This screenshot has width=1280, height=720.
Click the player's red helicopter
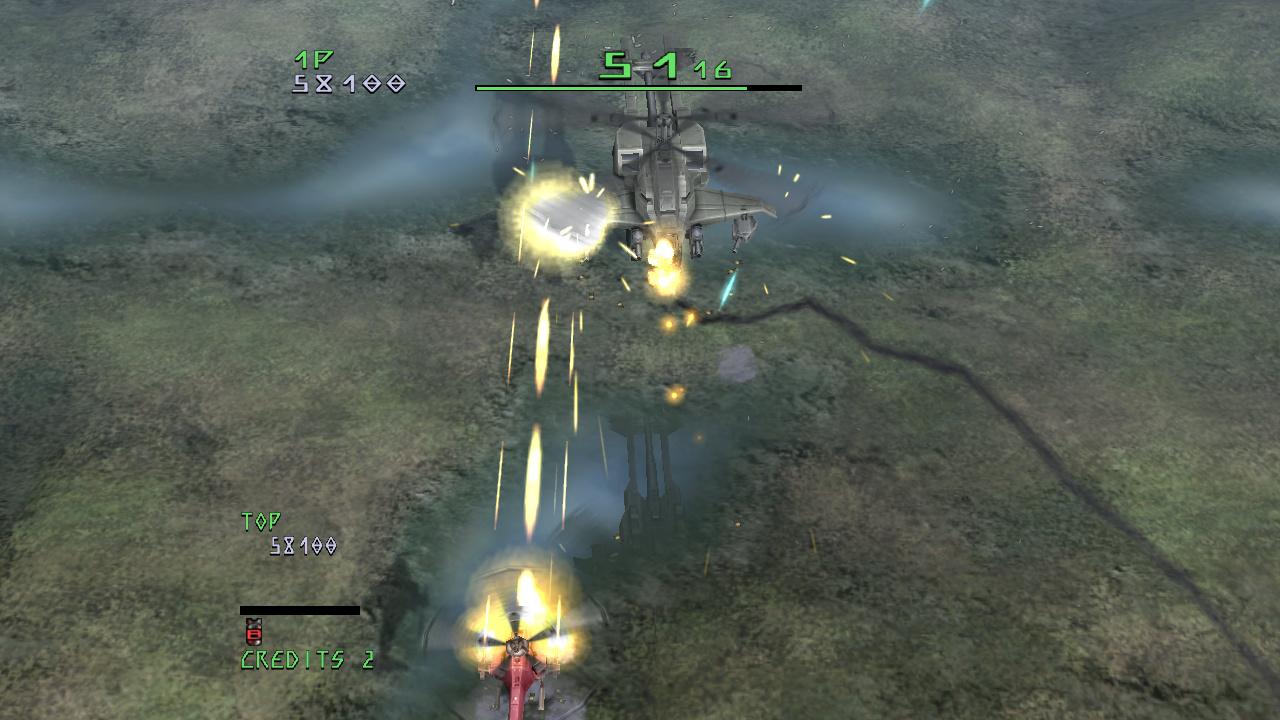point(520,680)
